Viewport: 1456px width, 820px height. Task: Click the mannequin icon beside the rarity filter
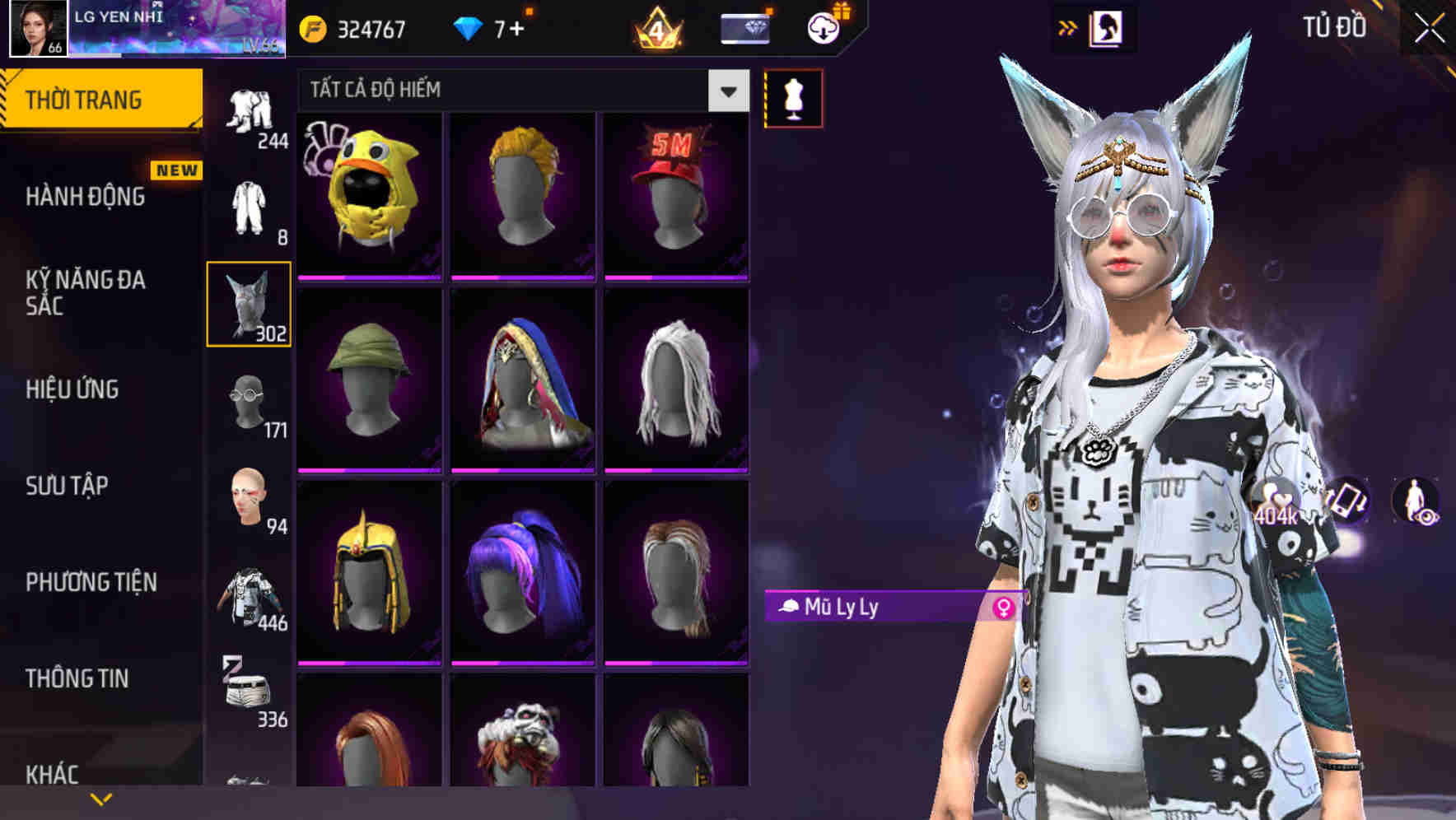pyautogui.click(x=793, y=97)
